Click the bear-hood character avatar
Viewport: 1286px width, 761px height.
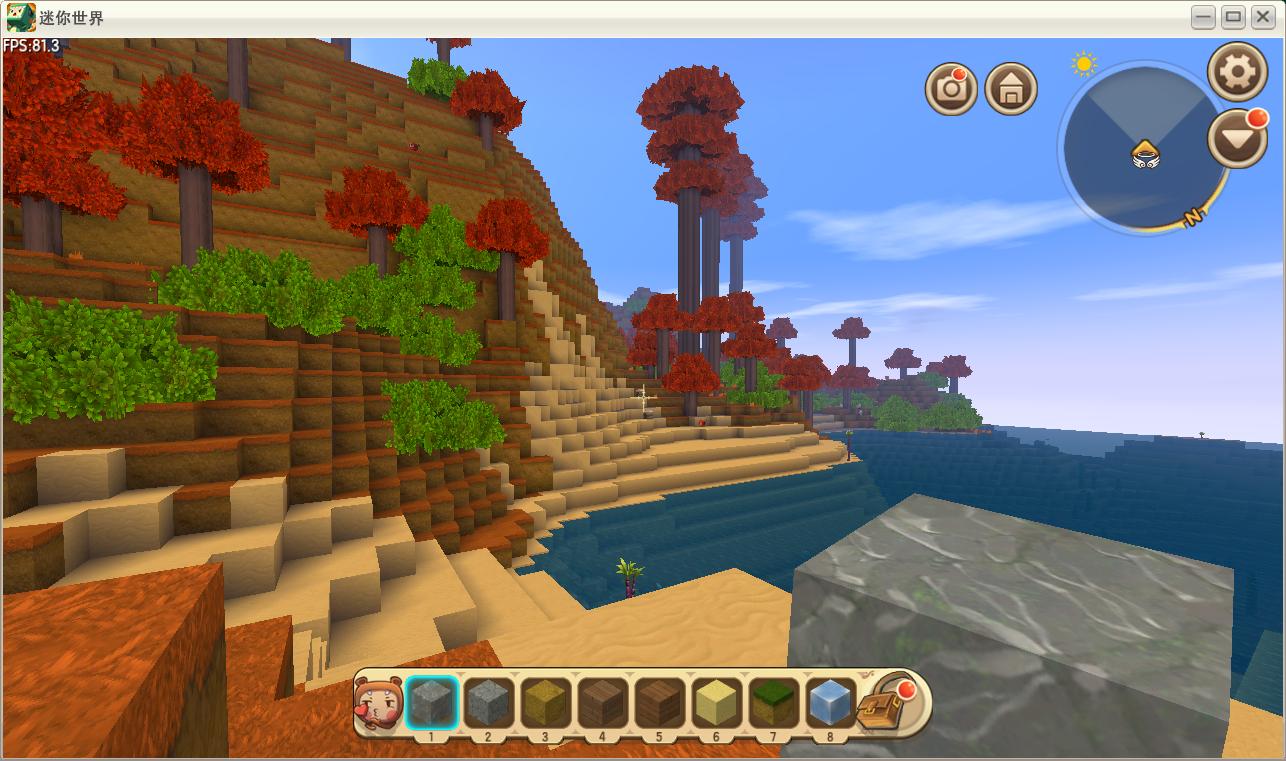[377, 703]
